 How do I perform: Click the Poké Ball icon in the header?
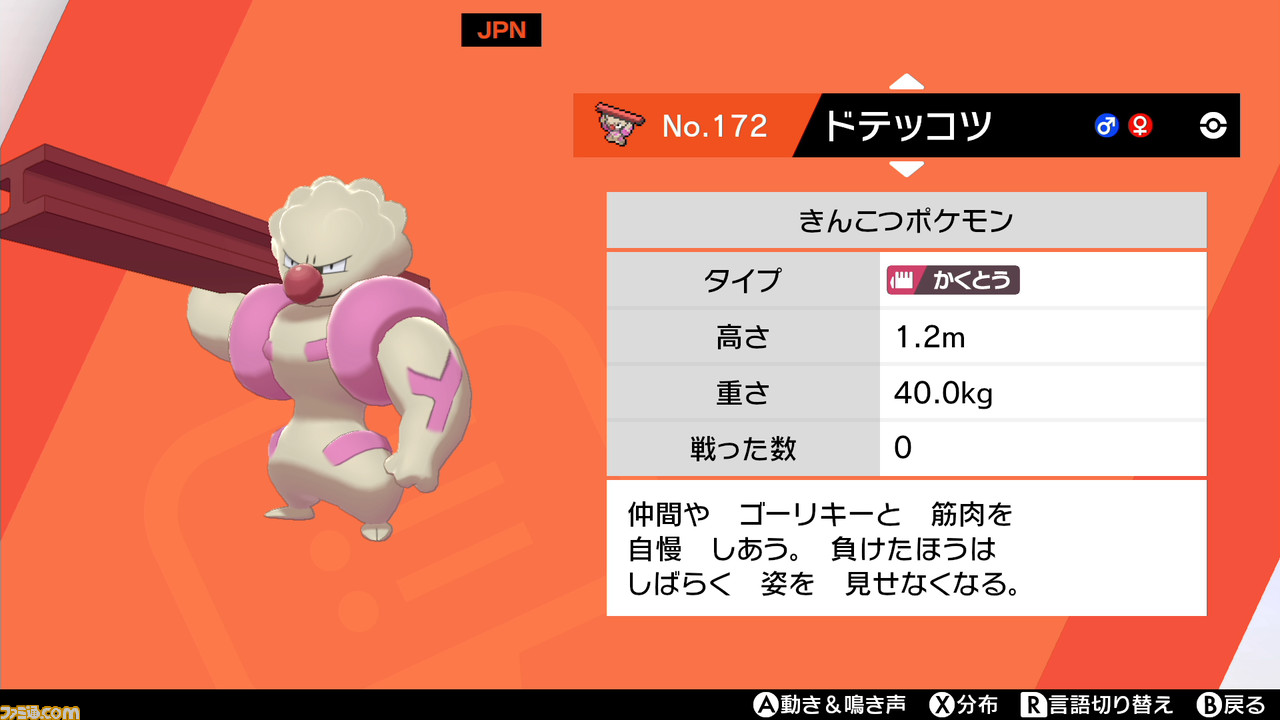pos(1211,125)
